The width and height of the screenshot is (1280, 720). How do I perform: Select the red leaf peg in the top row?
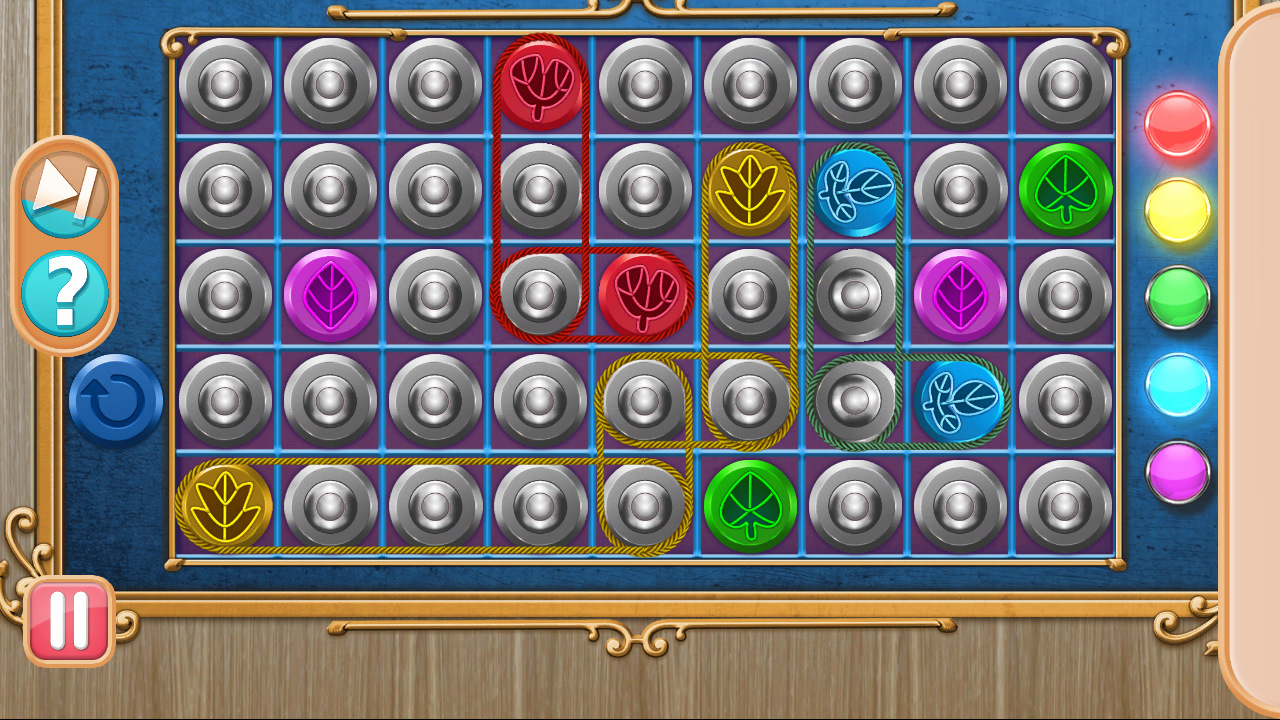pyautogui.click(x=543, y=84)
